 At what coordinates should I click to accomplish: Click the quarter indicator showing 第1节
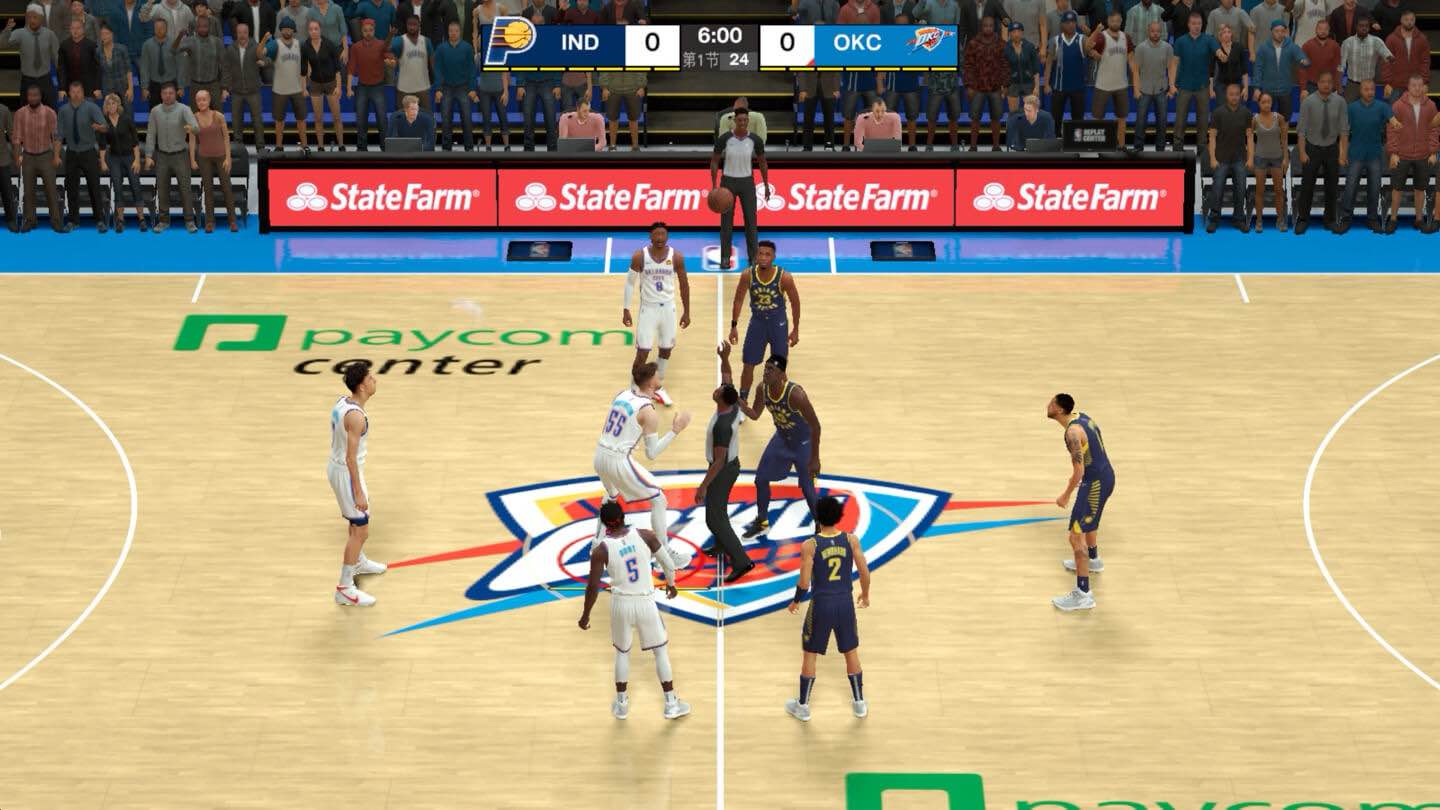pyautogui.click(x=700, y=57)
